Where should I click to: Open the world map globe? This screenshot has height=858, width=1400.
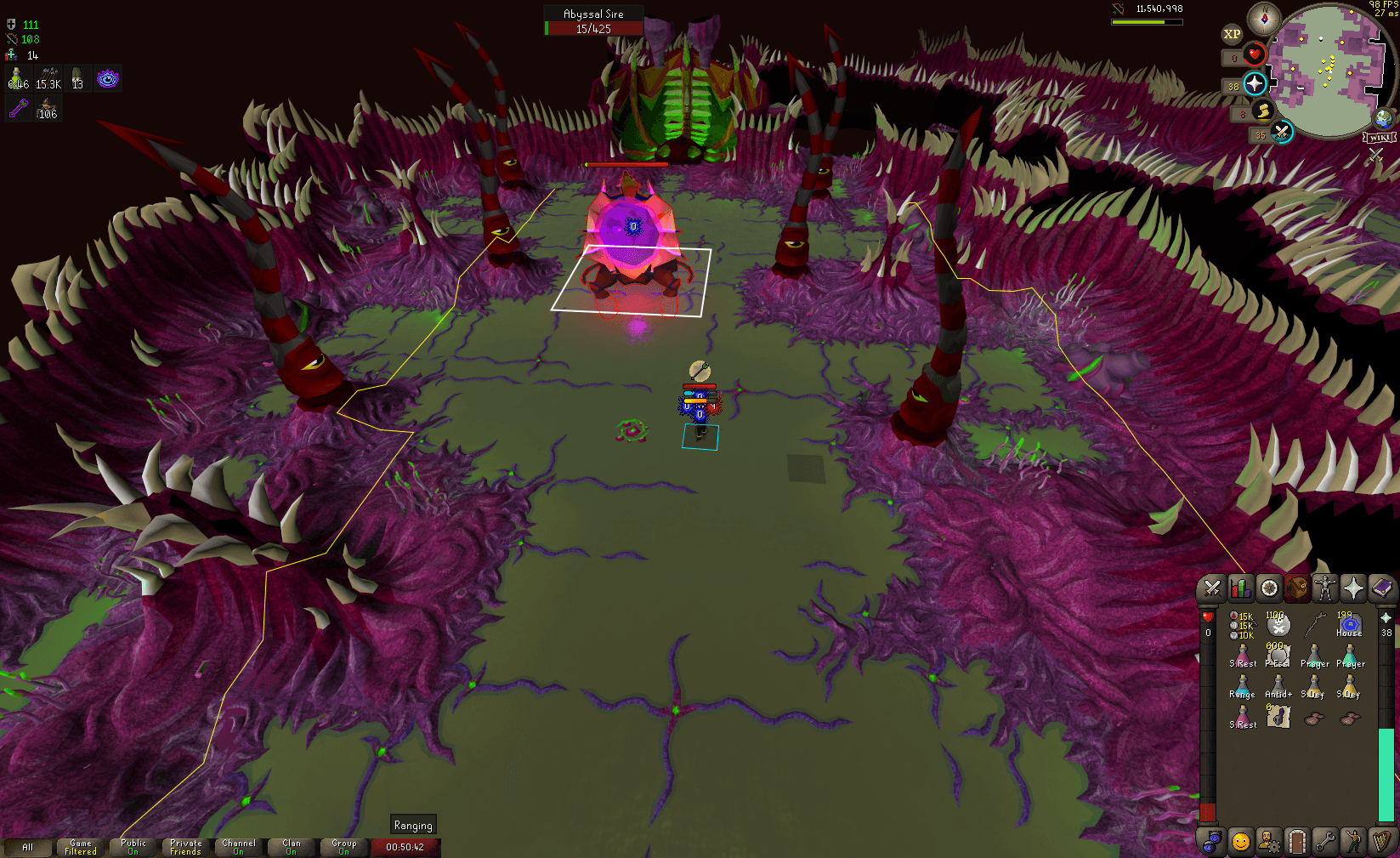[1384, 121]
